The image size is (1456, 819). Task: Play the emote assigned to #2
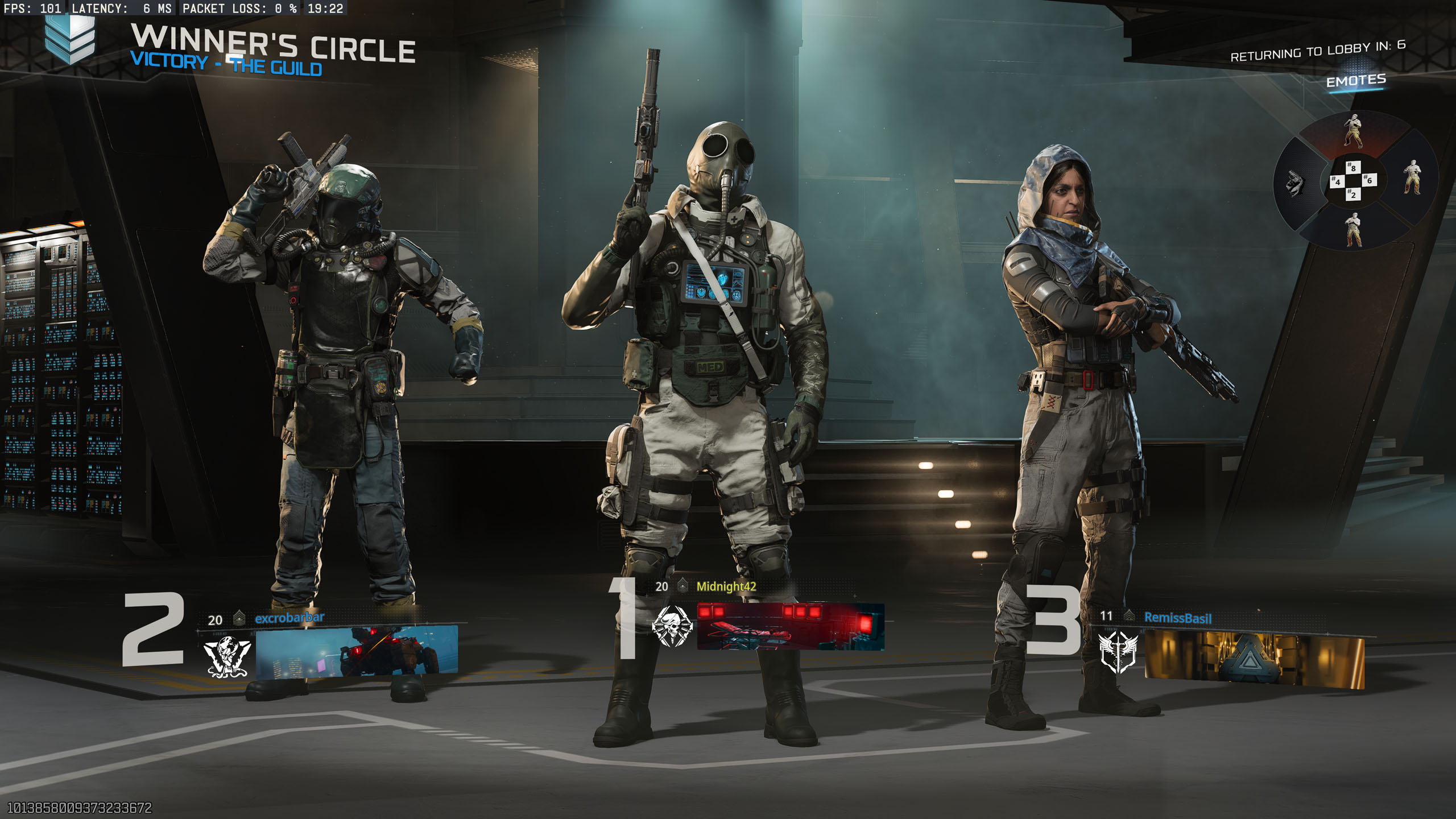(1354, 229)
